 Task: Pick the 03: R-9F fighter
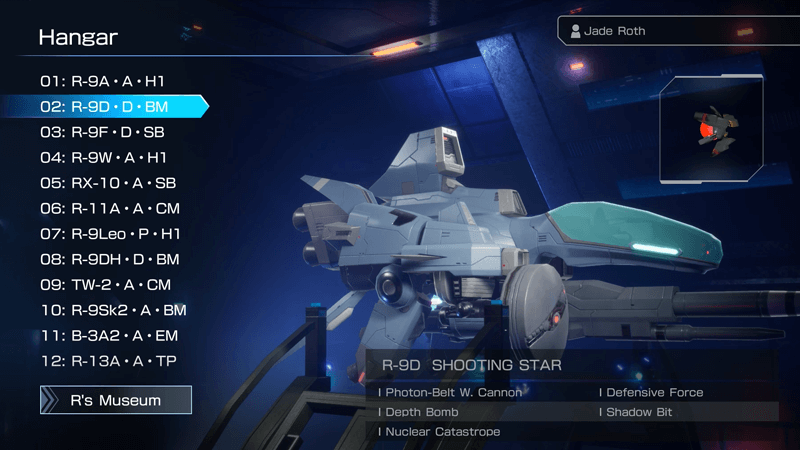pyautogui.click(x=103, y=132)
